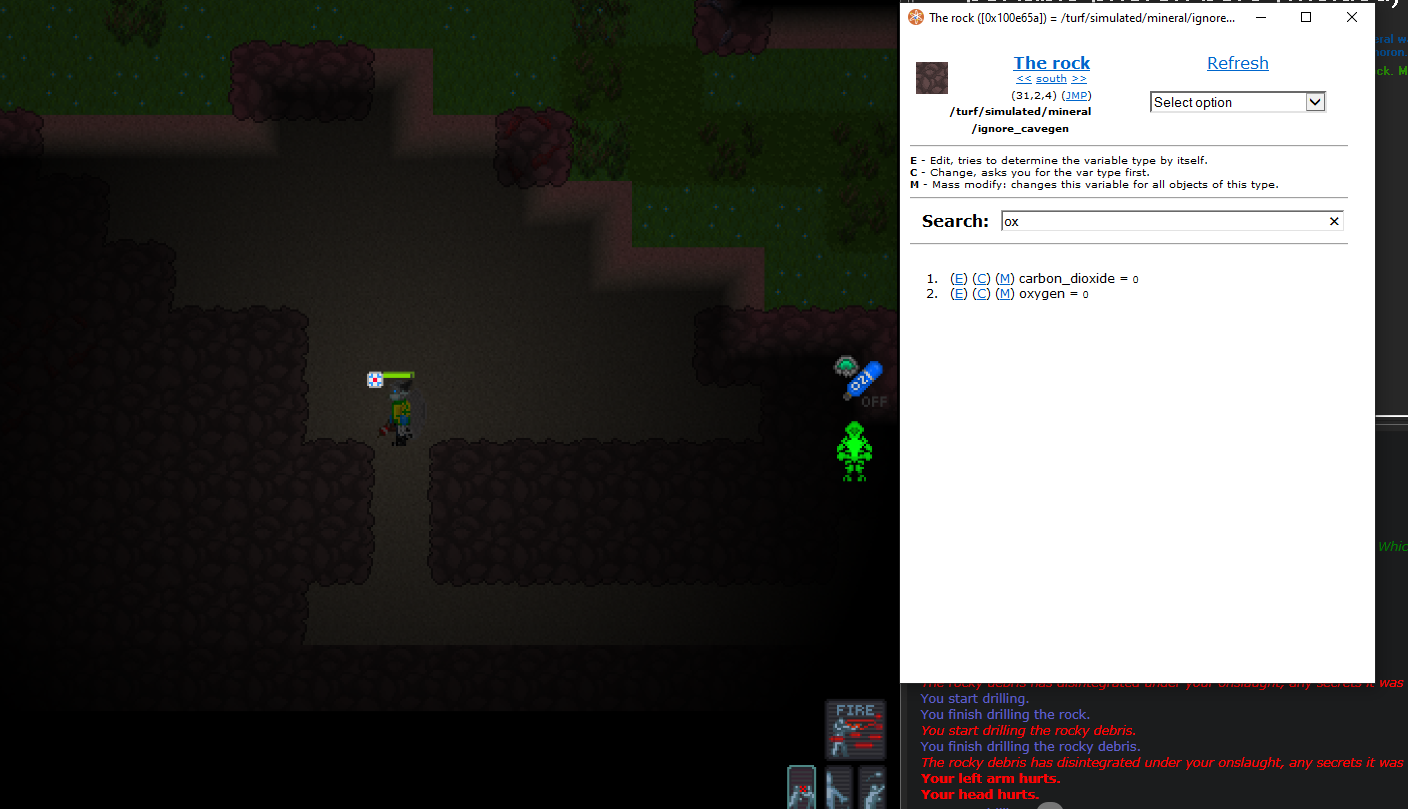Click the Refresh link
This screenshot has height=809, width=1408.
pyautogui.click(x=1237, y=62)
